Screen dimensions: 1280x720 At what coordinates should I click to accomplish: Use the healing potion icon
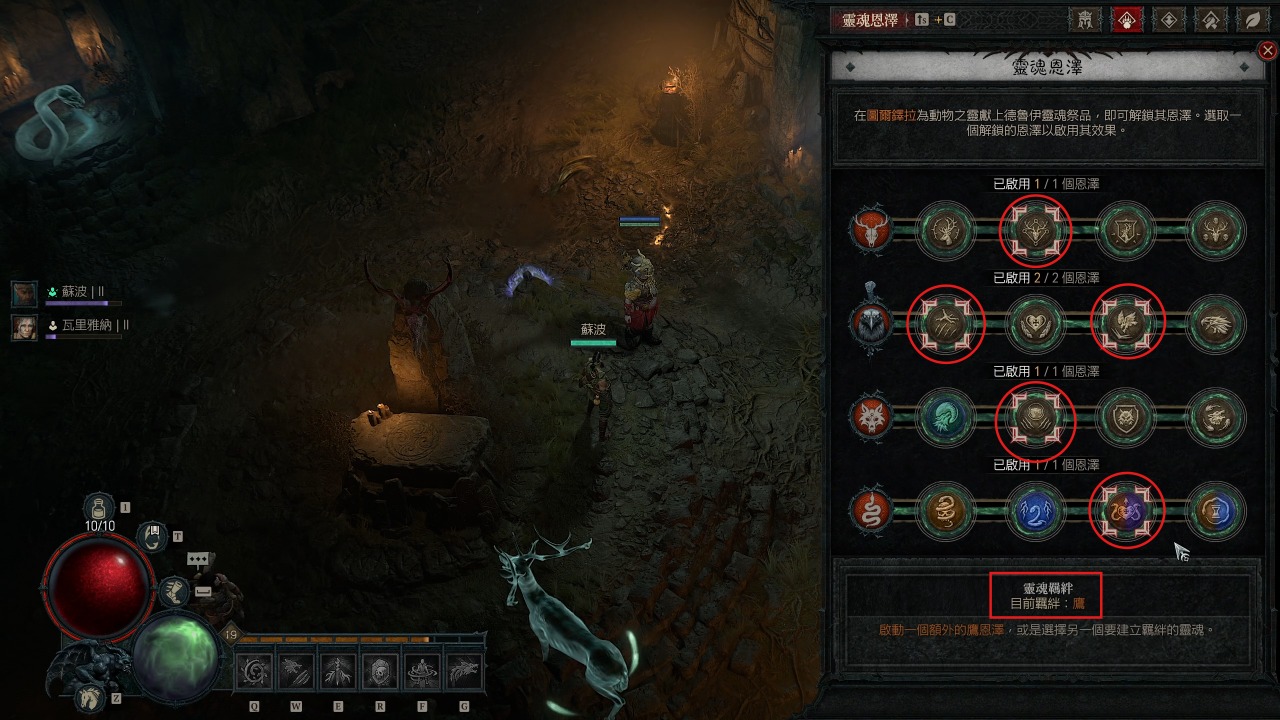click(99, 507)
